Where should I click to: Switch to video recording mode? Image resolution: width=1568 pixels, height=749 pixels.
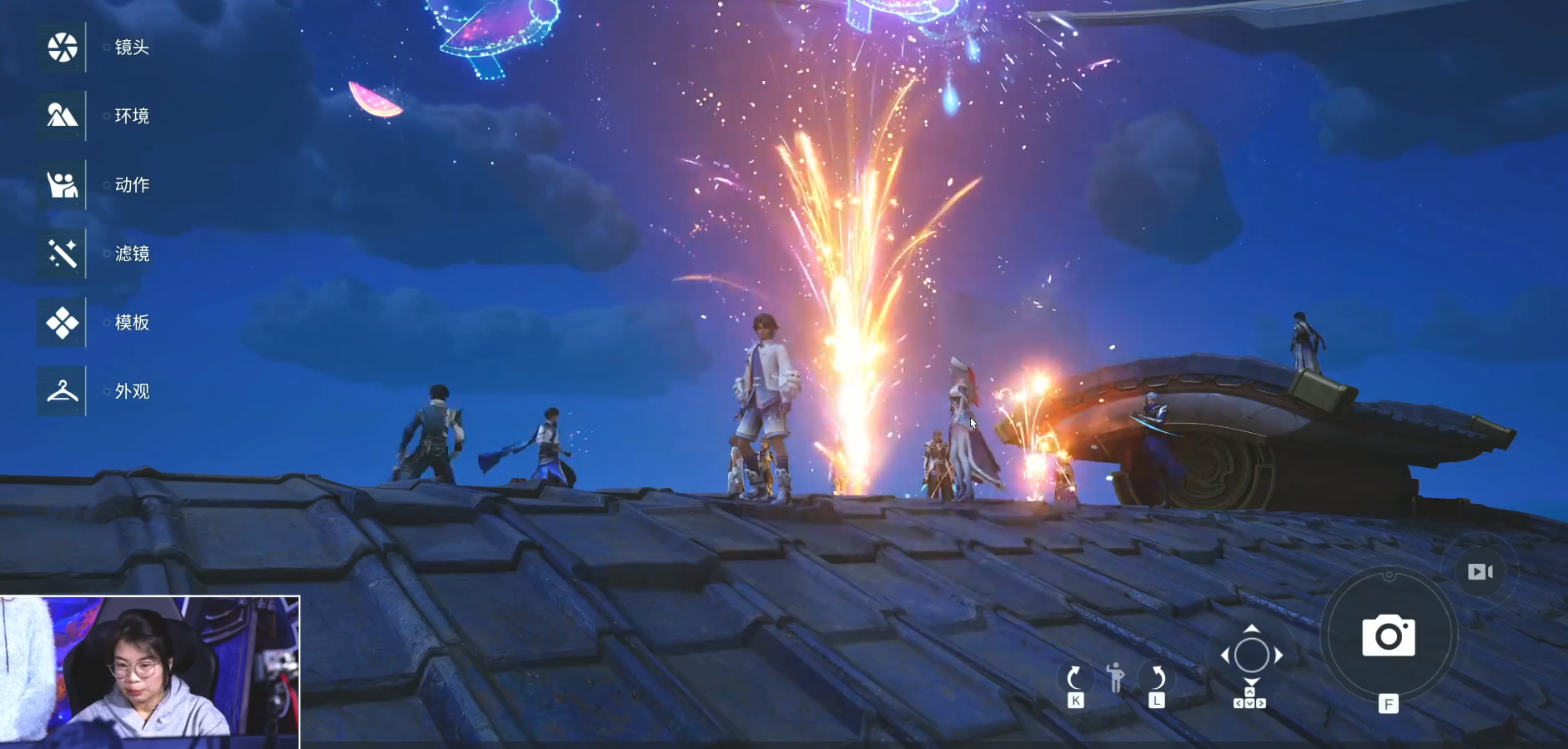tap(1480, 571)
